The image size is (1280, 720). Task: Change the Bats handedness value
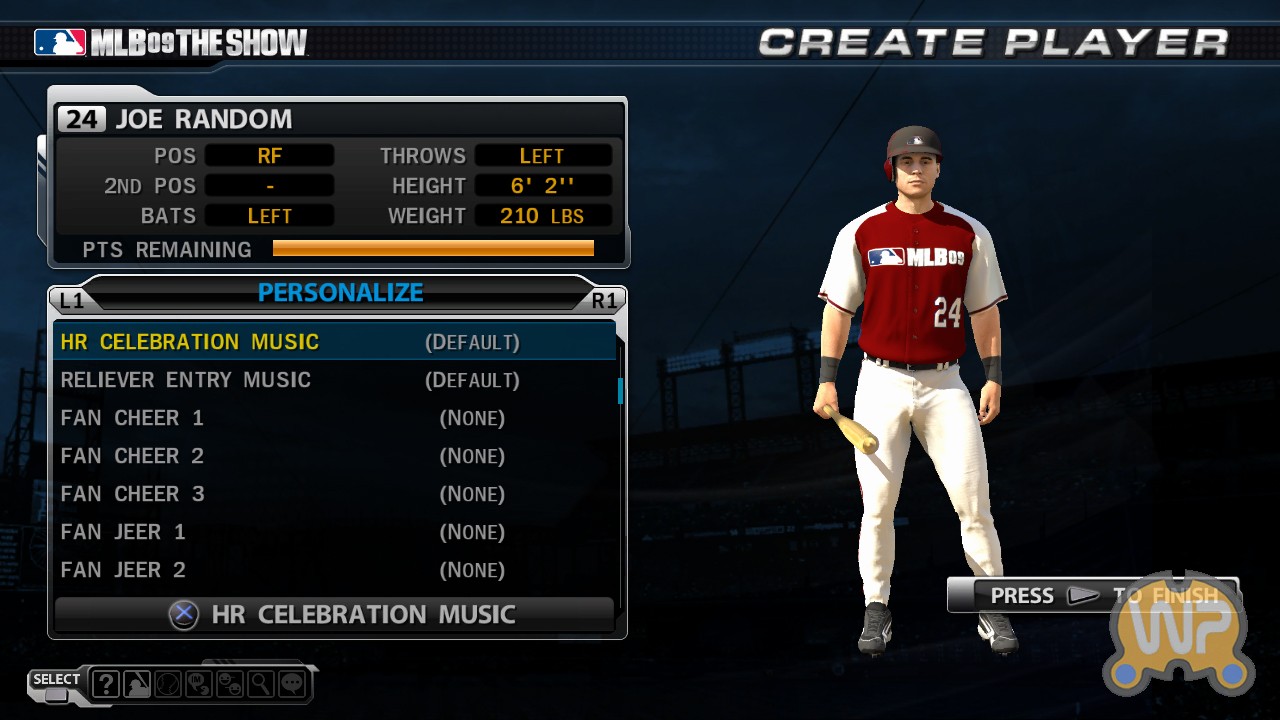pyautogui.click(x=269, y=216)
